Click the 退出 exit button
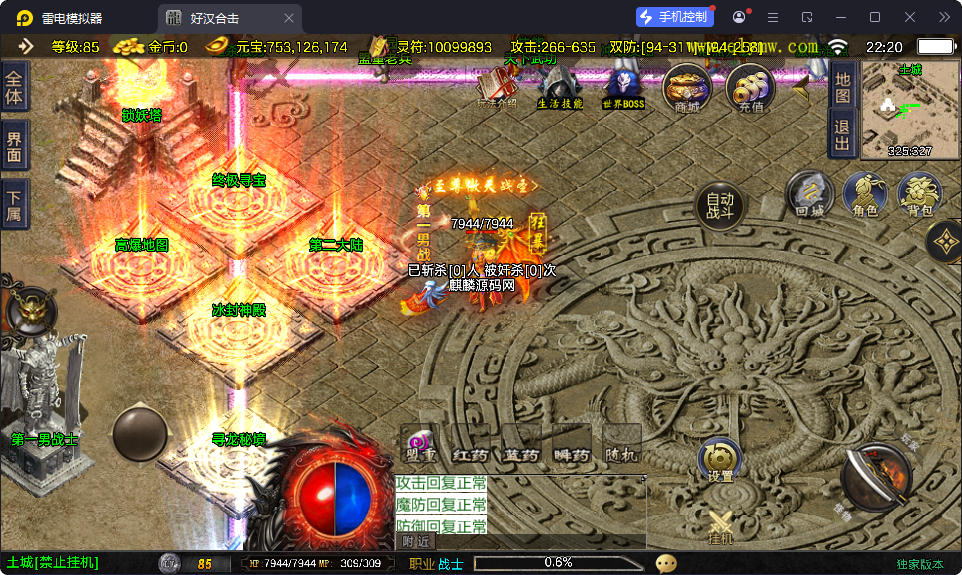Image resolution: width=962 pixels, height=575 pixels. [x=842, y=134]
